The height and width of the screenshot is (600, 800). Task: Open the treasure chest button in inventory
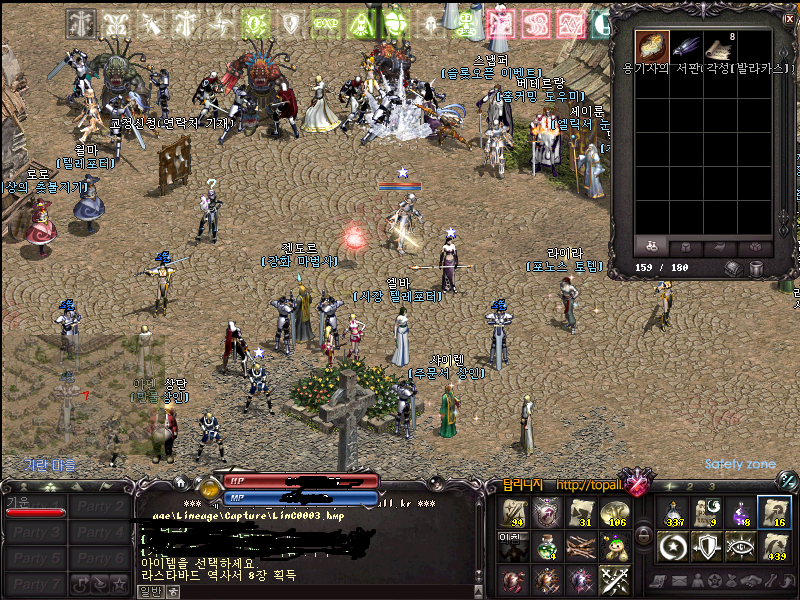(x=733, y=268)
